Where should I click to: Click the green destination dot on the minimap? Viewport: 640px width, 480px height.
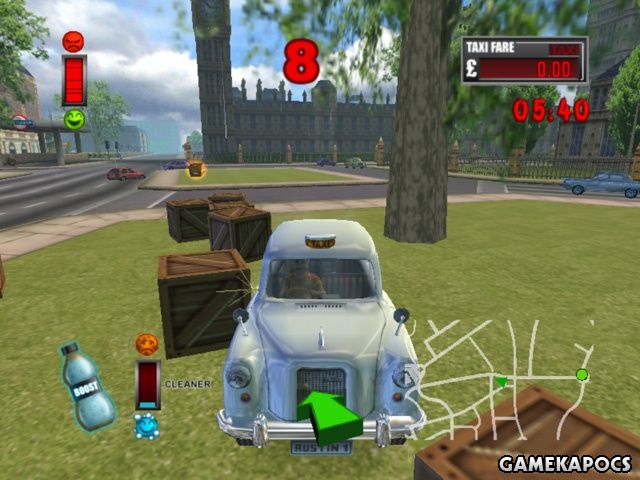click(582, 375)
